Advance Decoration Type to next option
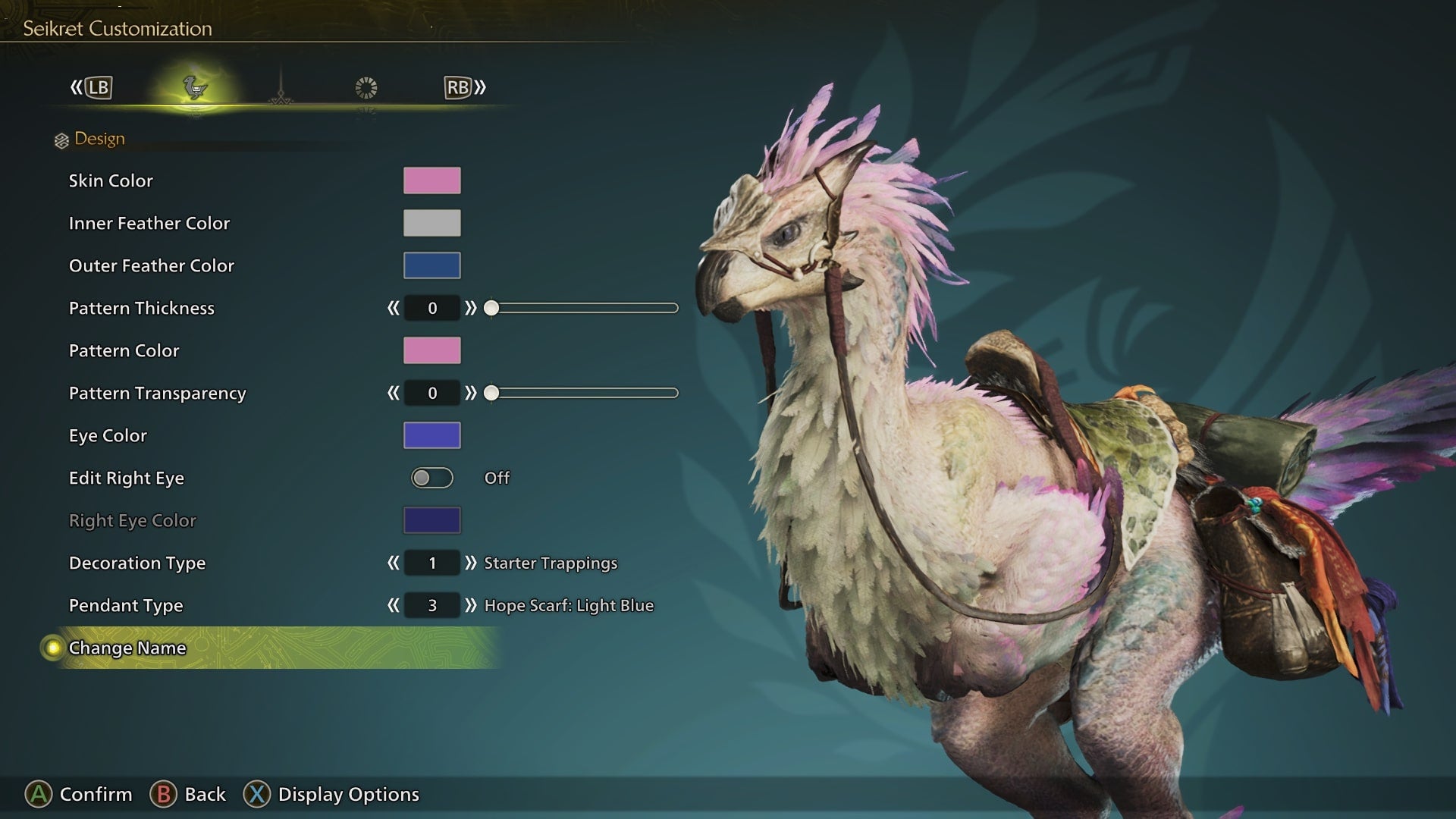1456x819 pixels. pos(471,563)
